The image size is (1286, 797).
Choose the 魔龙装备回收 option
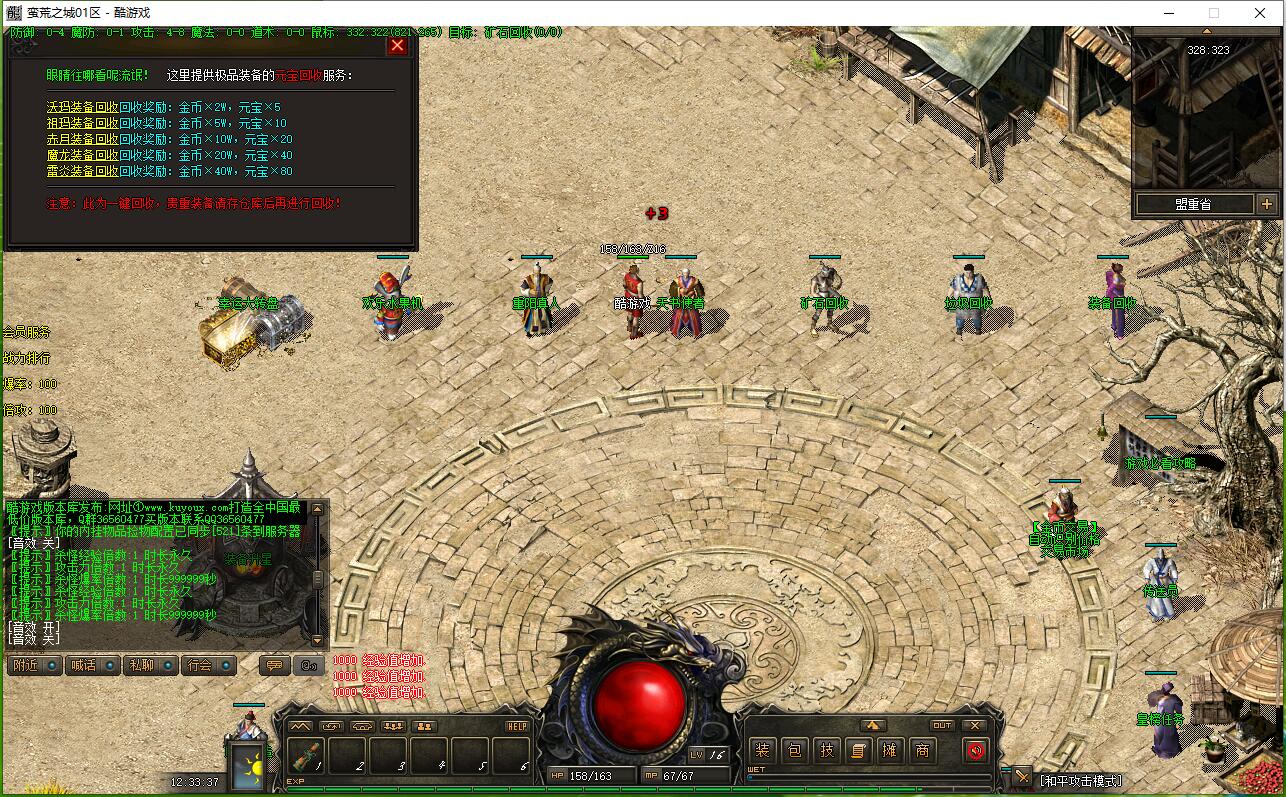82,155
